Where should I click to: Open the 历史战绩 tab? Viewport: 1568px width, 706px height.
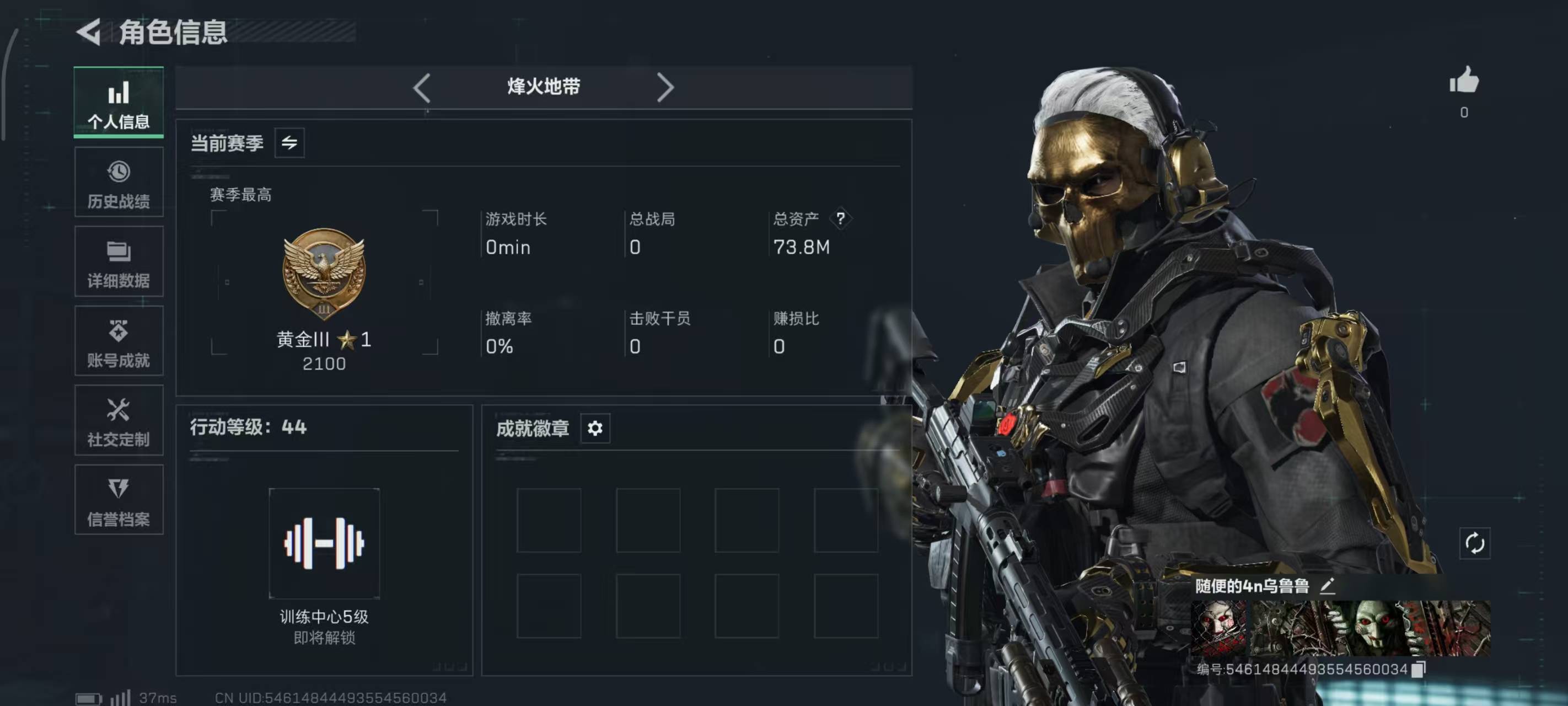click(x=119, y=182)
